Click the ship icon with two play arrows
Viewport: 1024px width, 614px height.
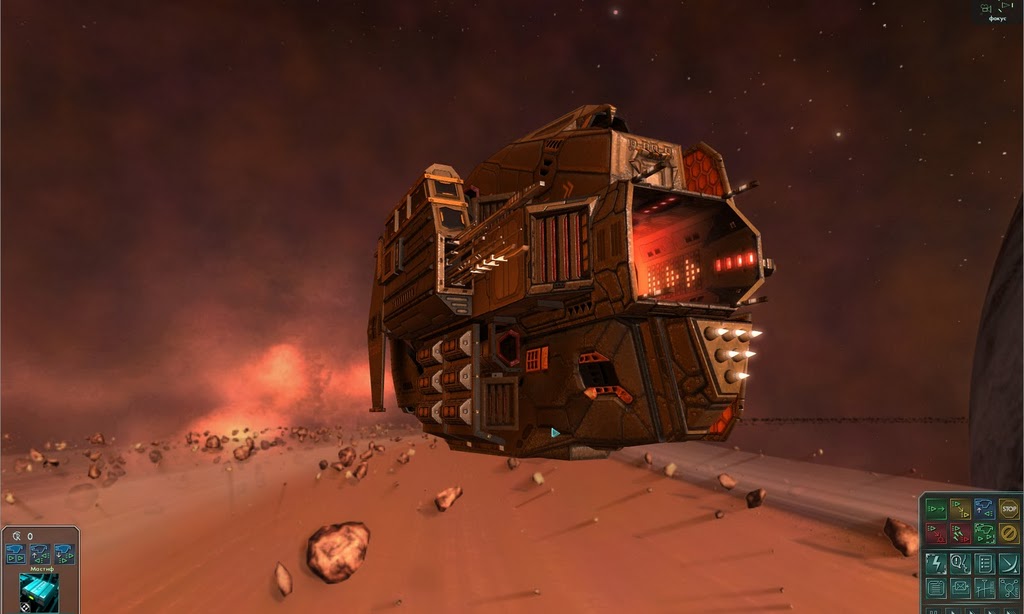(16, 553)
